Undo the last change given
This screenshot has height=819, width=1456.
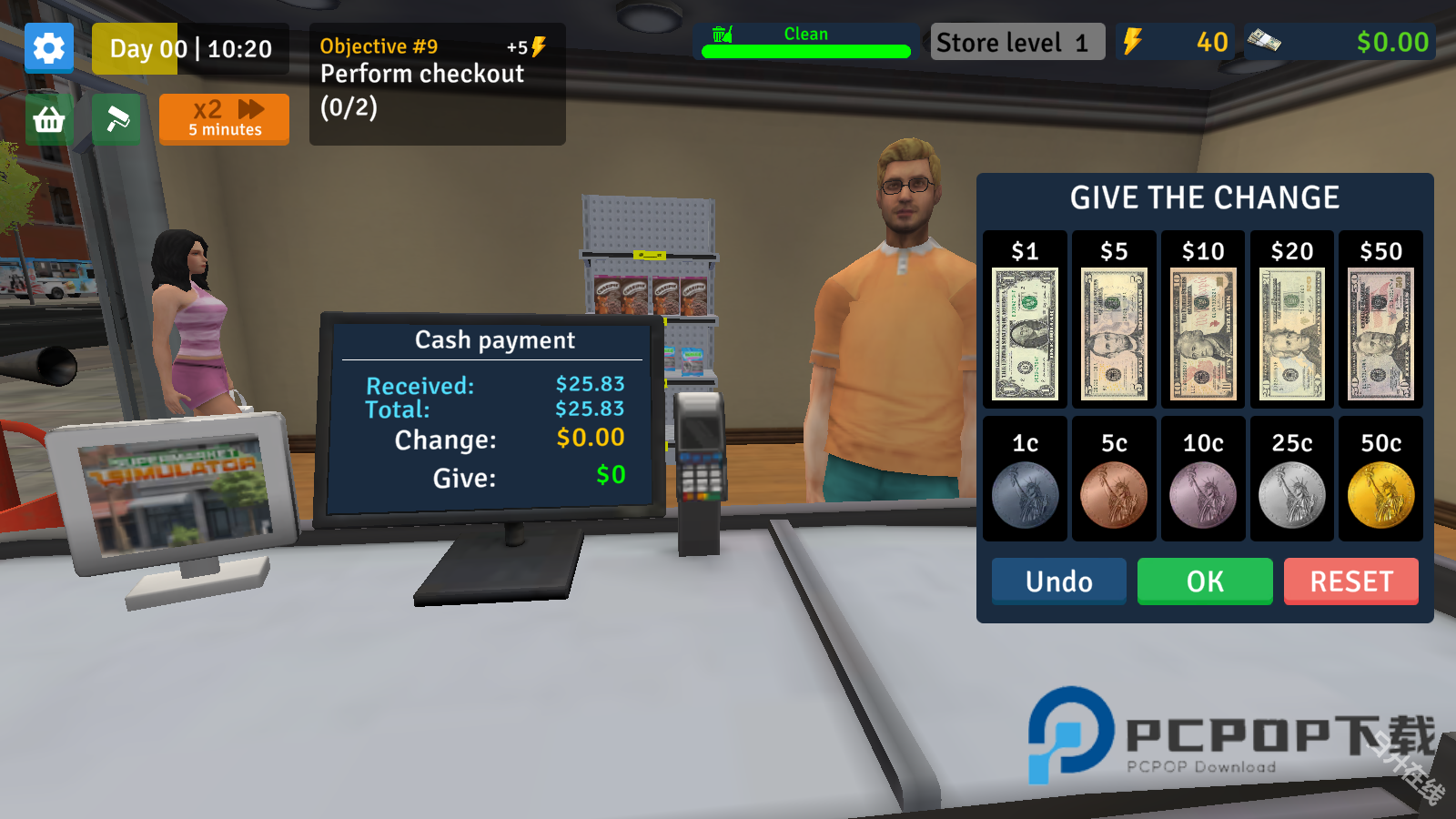(x=1058, y=581)
